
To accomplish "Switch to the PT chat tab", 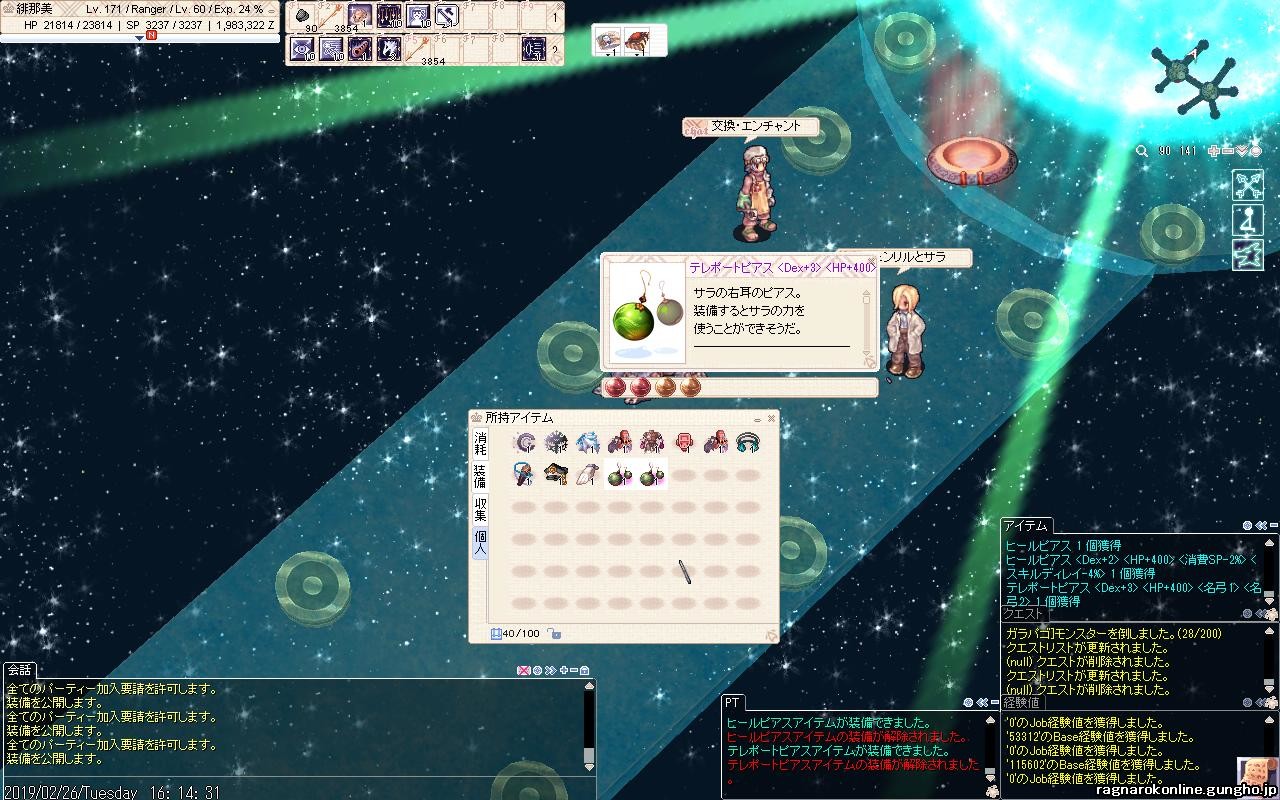I will (733, 703).
